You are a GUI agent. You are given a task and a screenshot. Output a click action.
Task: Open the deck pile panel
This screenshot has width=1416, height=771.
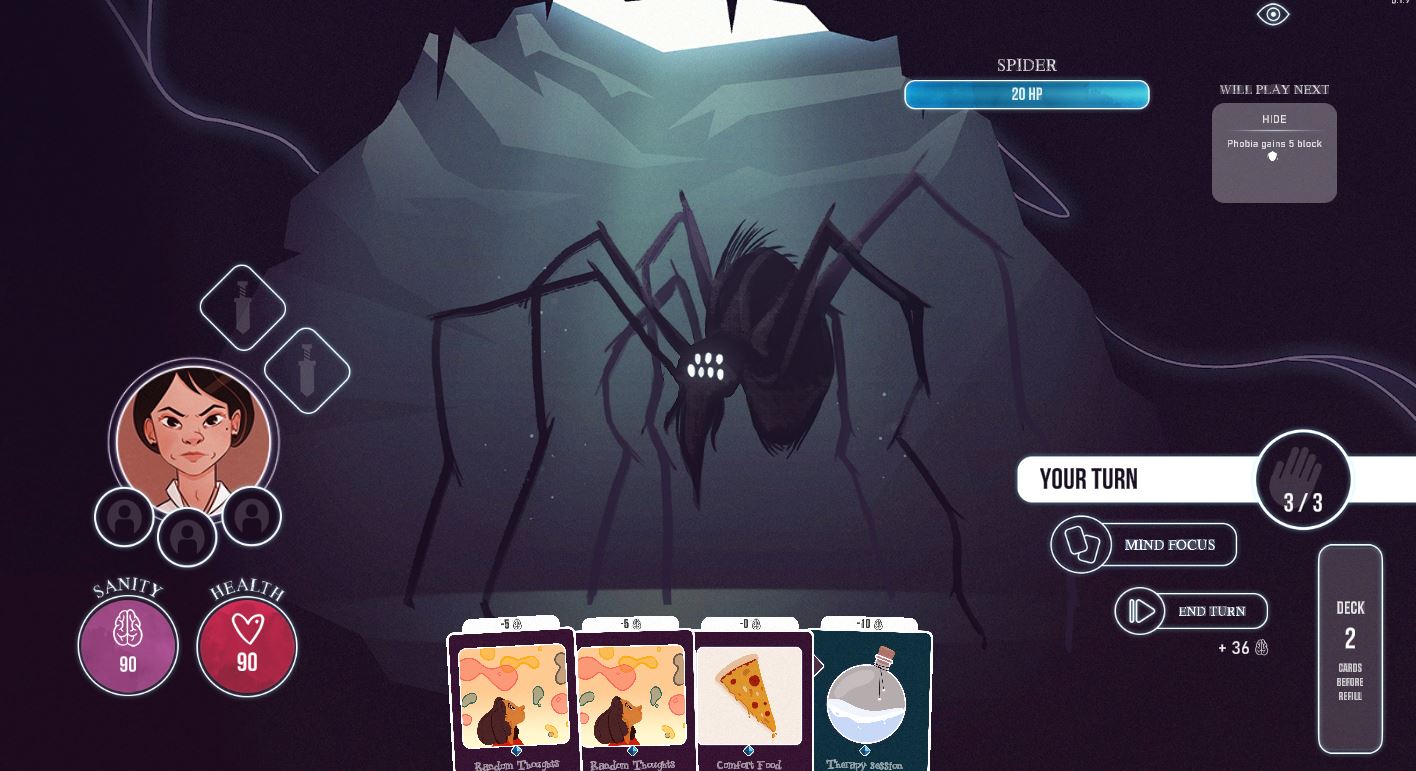(x=1350, y=648)
